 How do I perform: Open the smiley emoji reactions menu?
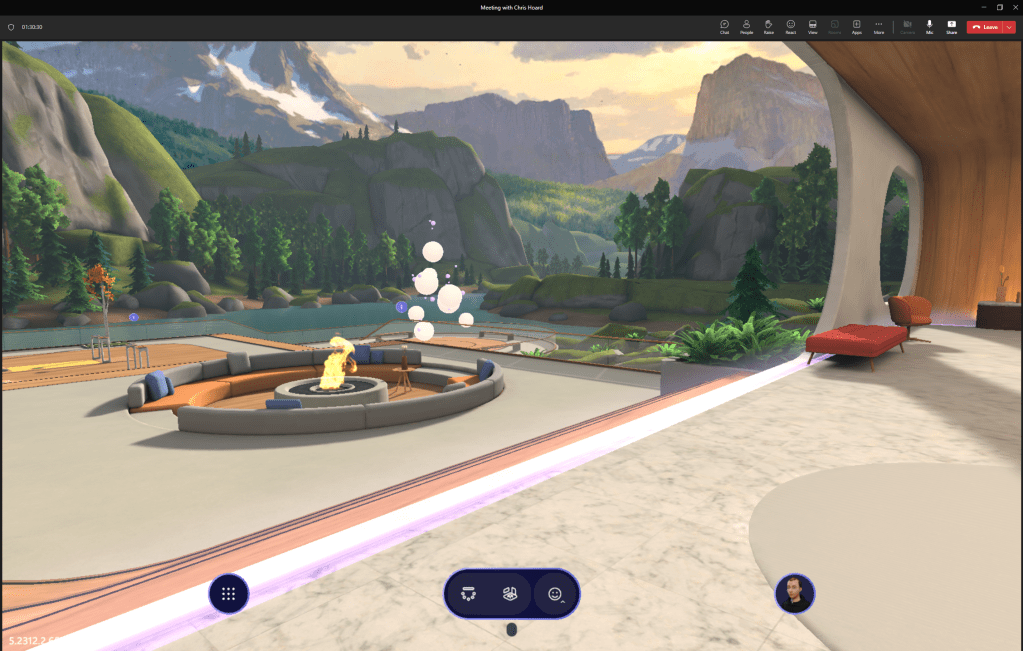[x=555, y=594]
